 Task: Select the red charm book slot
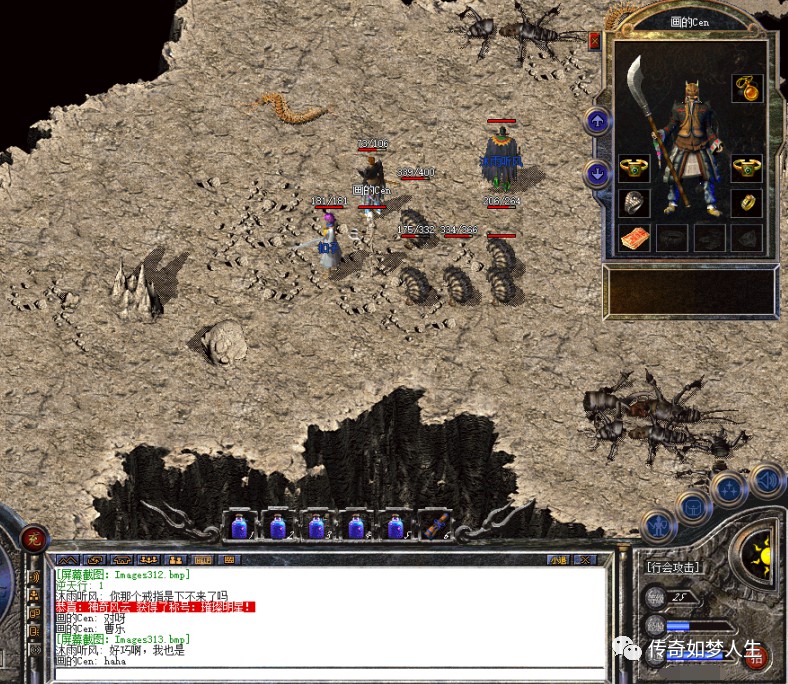point(634,238)
